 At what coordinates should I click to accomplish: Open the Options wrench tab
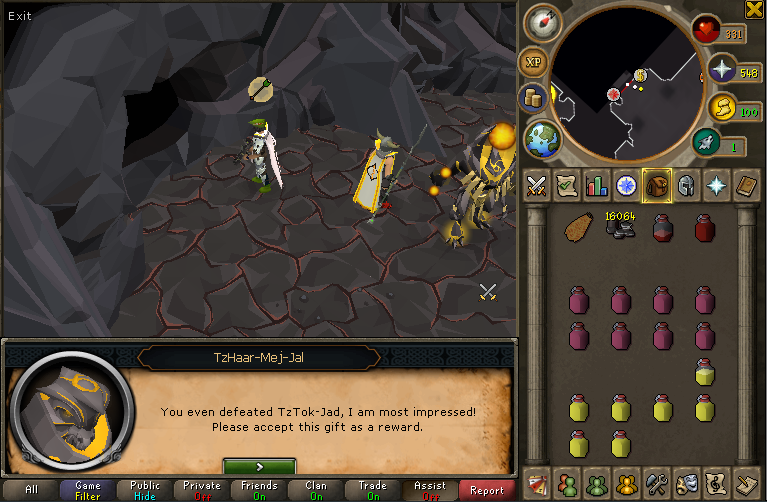point(656,483)
